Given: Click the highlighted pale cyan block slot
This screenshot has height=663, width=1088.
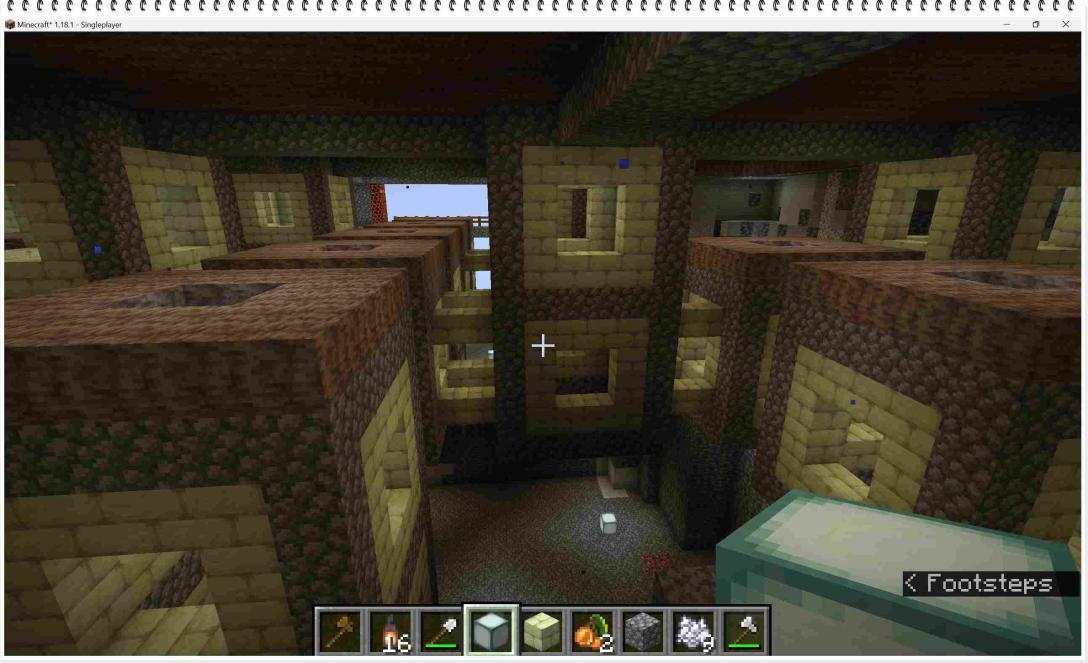Looking at the screenshot, I should [x=492, y=631].
